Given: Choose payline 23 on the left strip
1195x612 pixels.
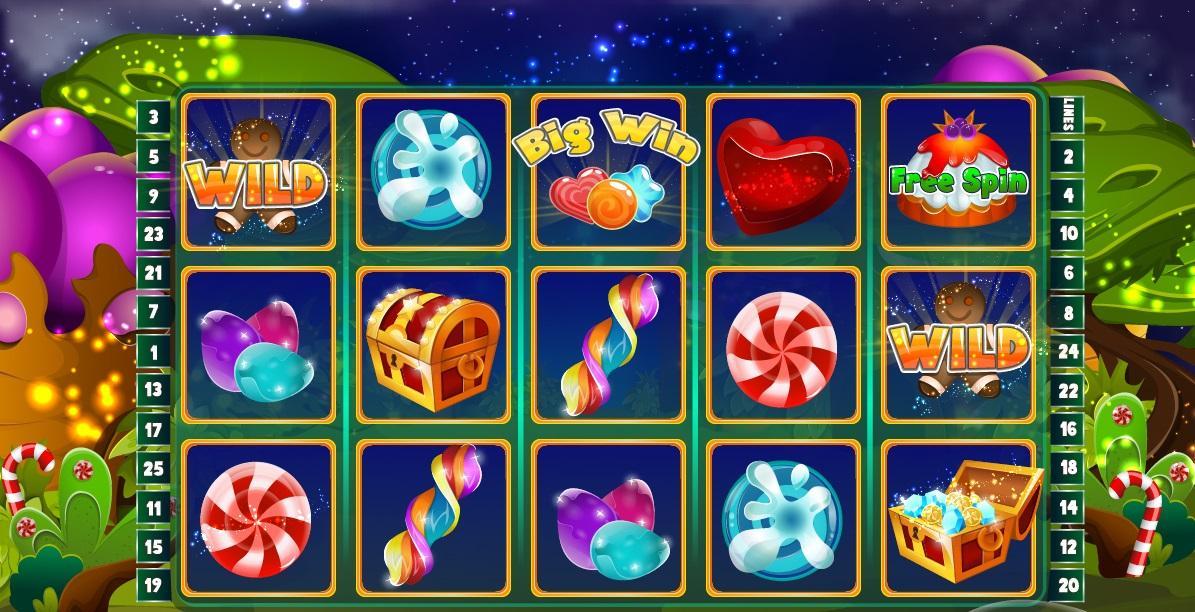Looking at the screenshot, I should tap(153, 234).
